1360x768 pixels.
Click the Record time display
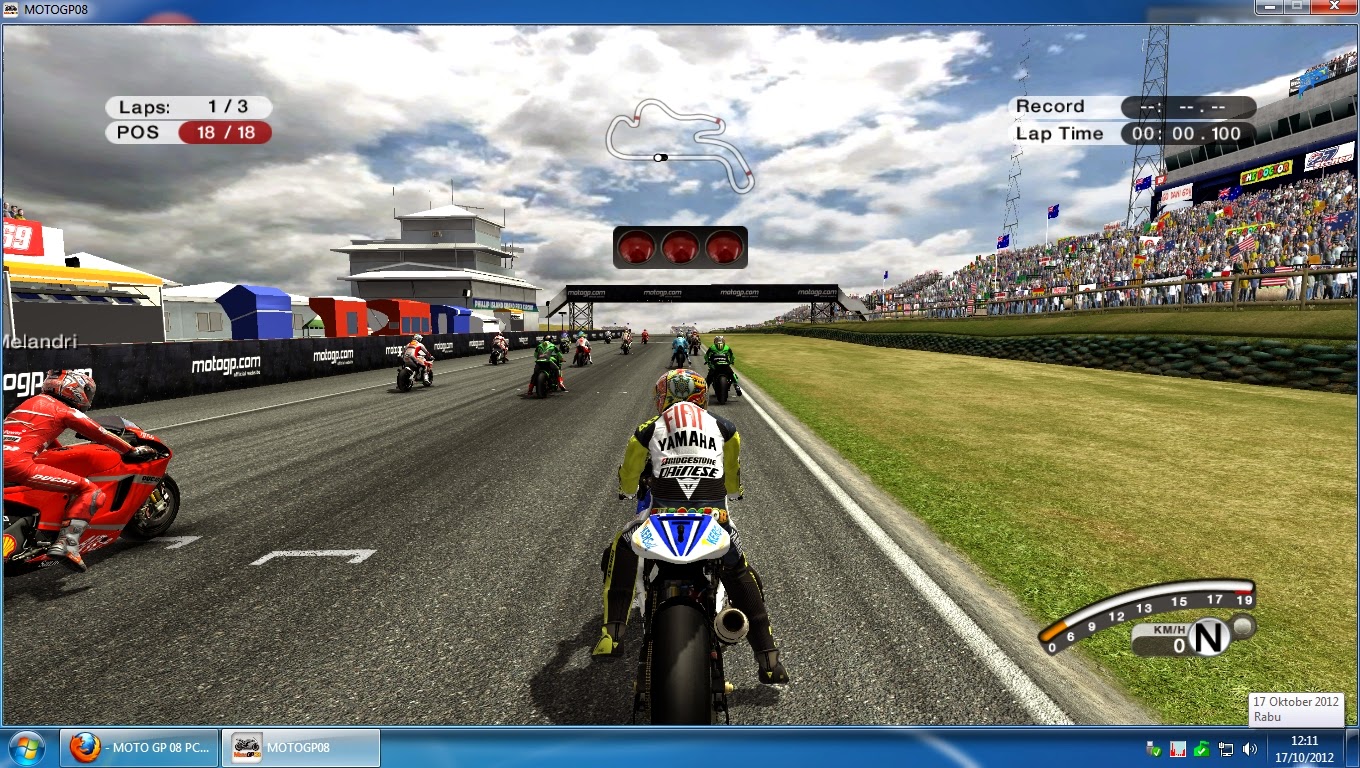click(1186, 106)
